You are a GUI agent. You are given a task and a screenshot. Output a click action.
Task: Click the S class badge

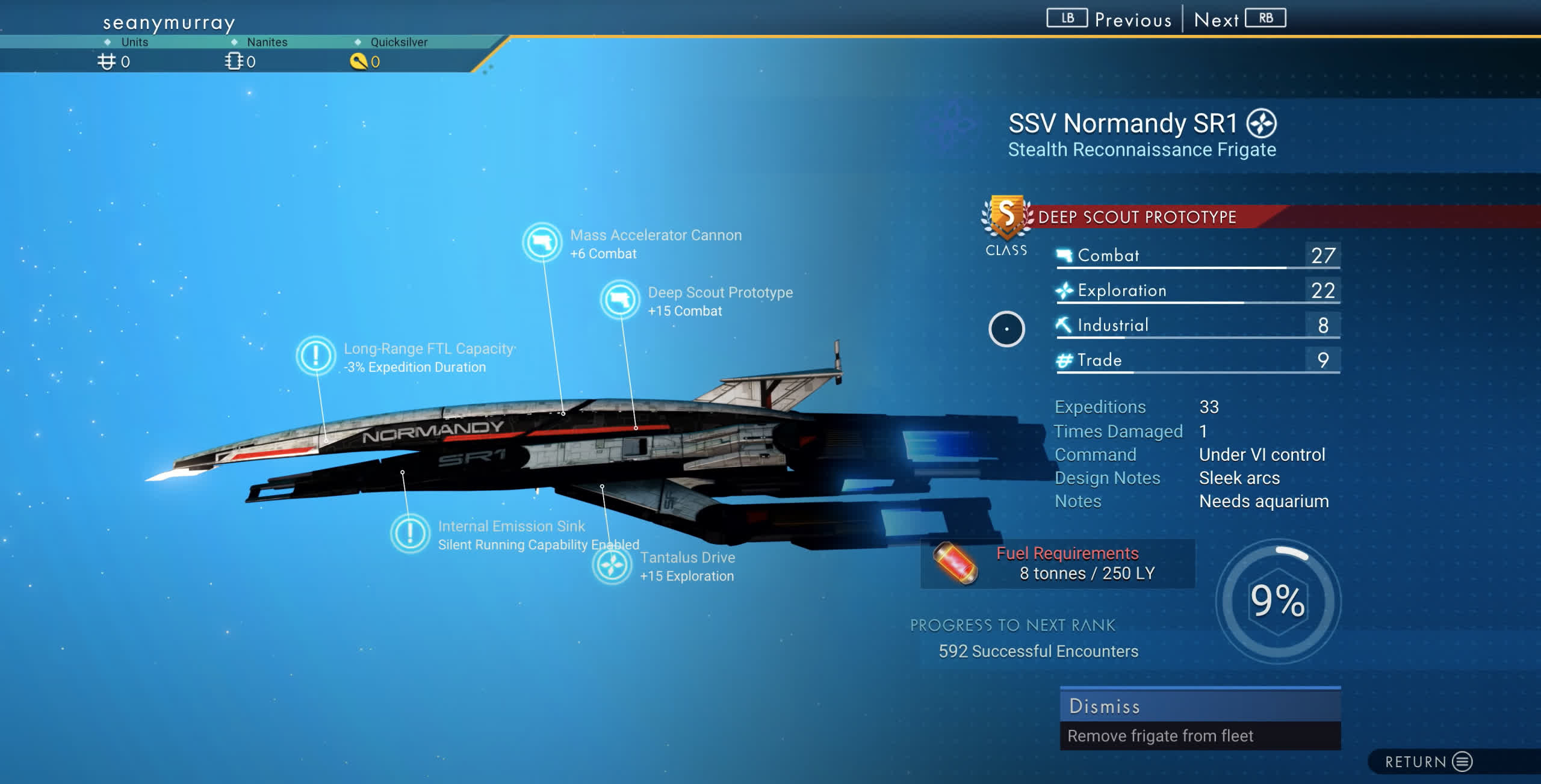(1006, 217)
